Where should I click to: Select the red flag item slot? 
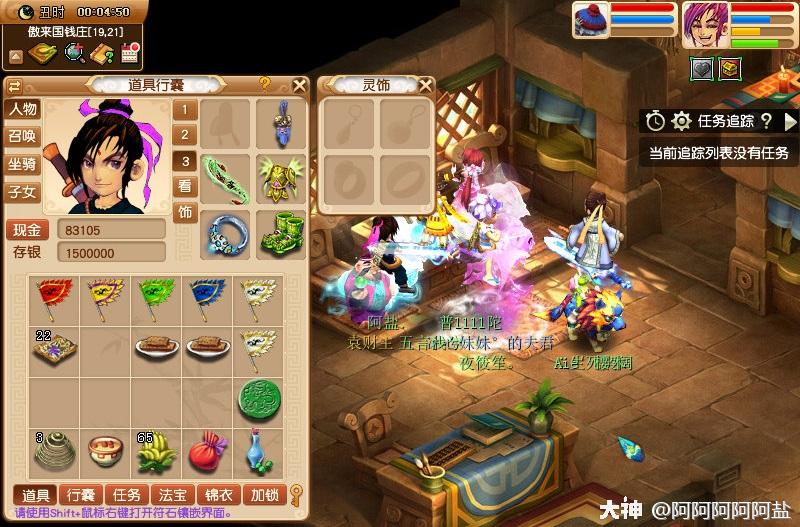(x=53, y=298)
